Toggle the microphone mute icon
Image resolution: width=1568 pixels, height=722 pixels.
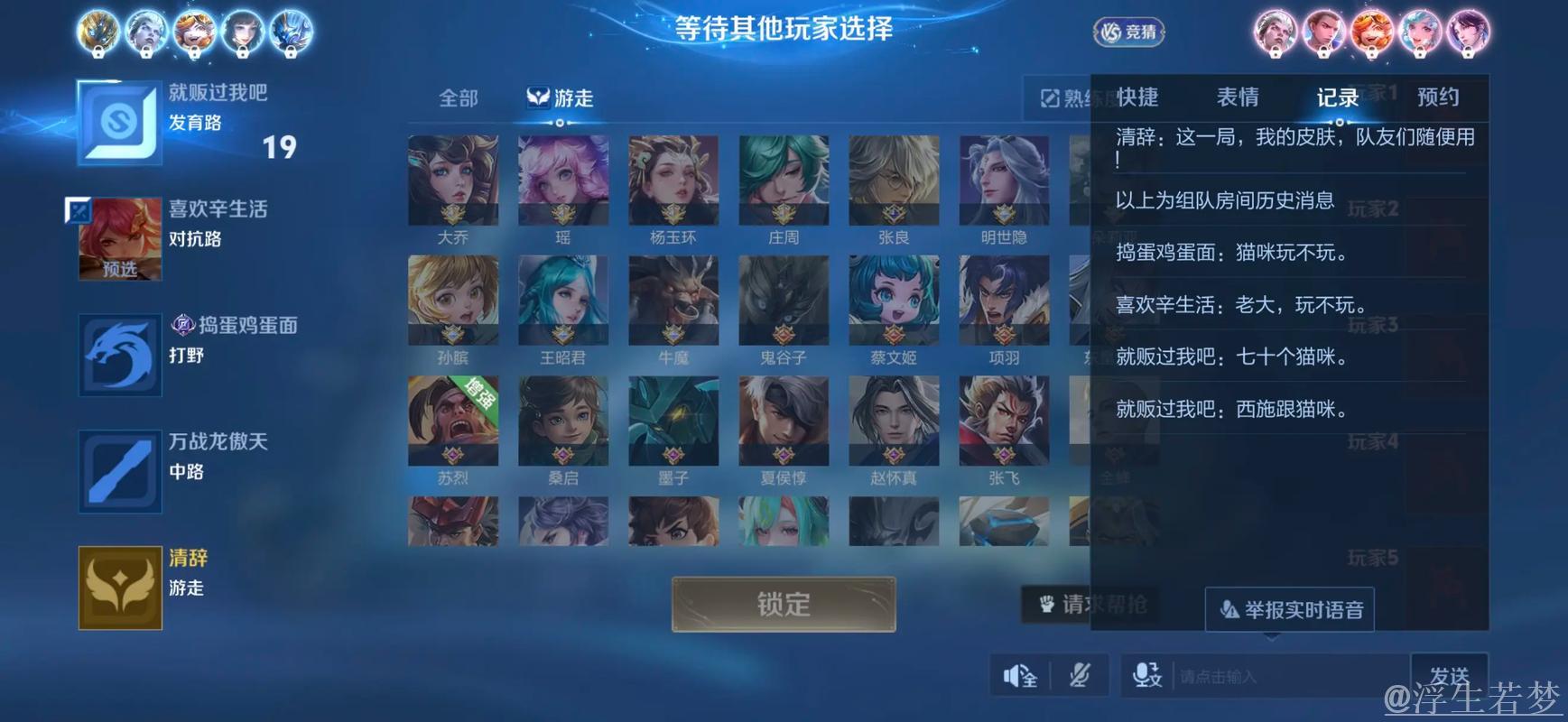click(x=1080, y=675)
